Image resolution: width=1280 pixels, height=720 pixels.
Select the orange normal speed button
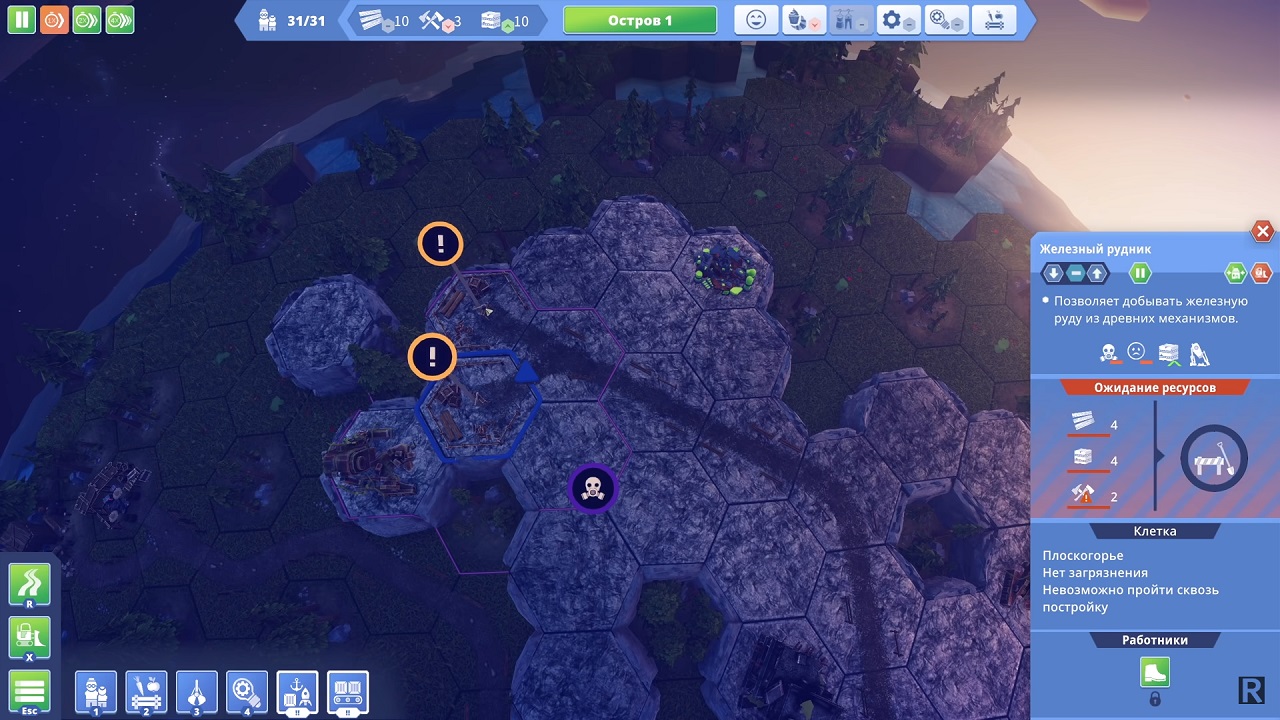[54, 19]
